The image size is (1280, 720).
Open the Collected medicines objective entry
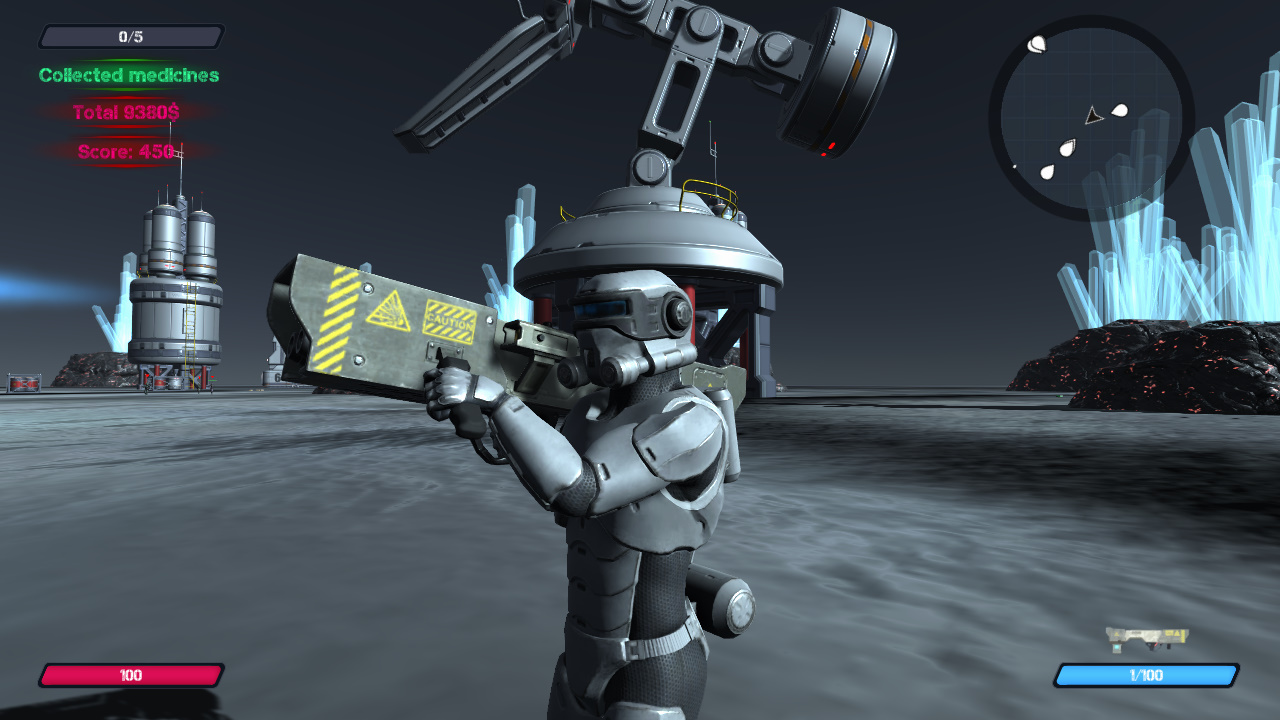pos(128,75)
